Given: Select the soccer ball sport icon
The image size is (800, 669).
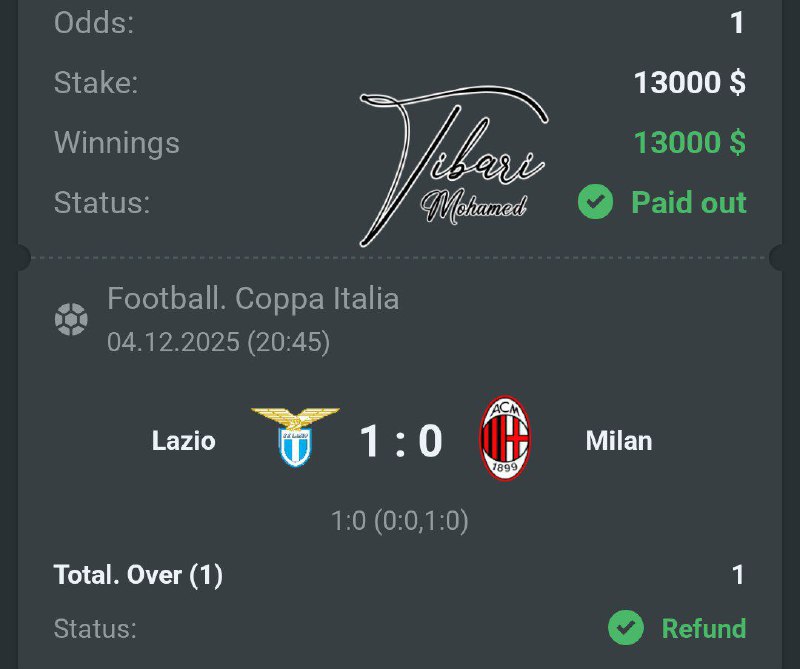Looking at the screenshot, I should click(x=71, y=320).
